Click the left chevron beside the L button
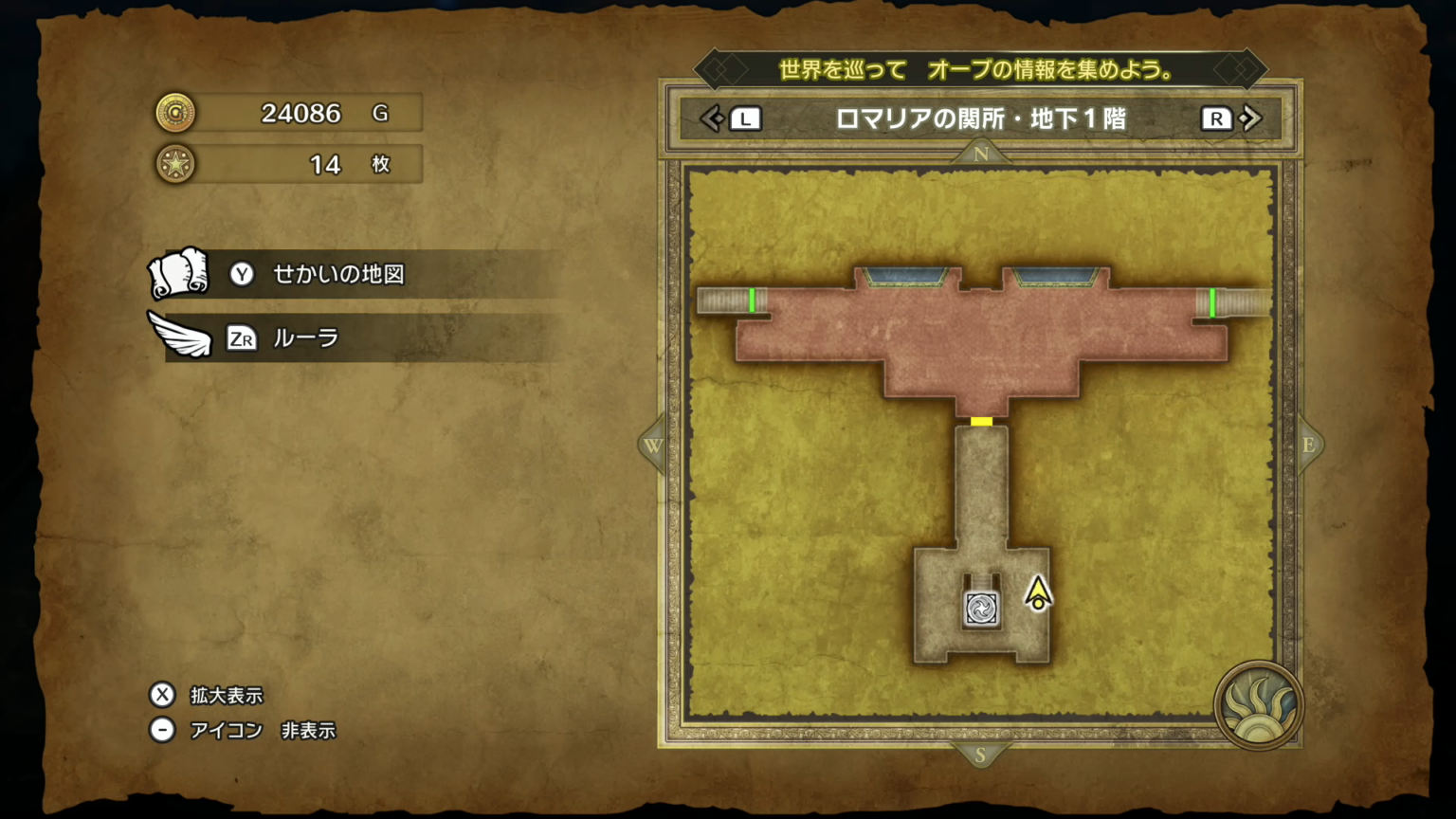1456x819 pixels. tap(713, 118)
